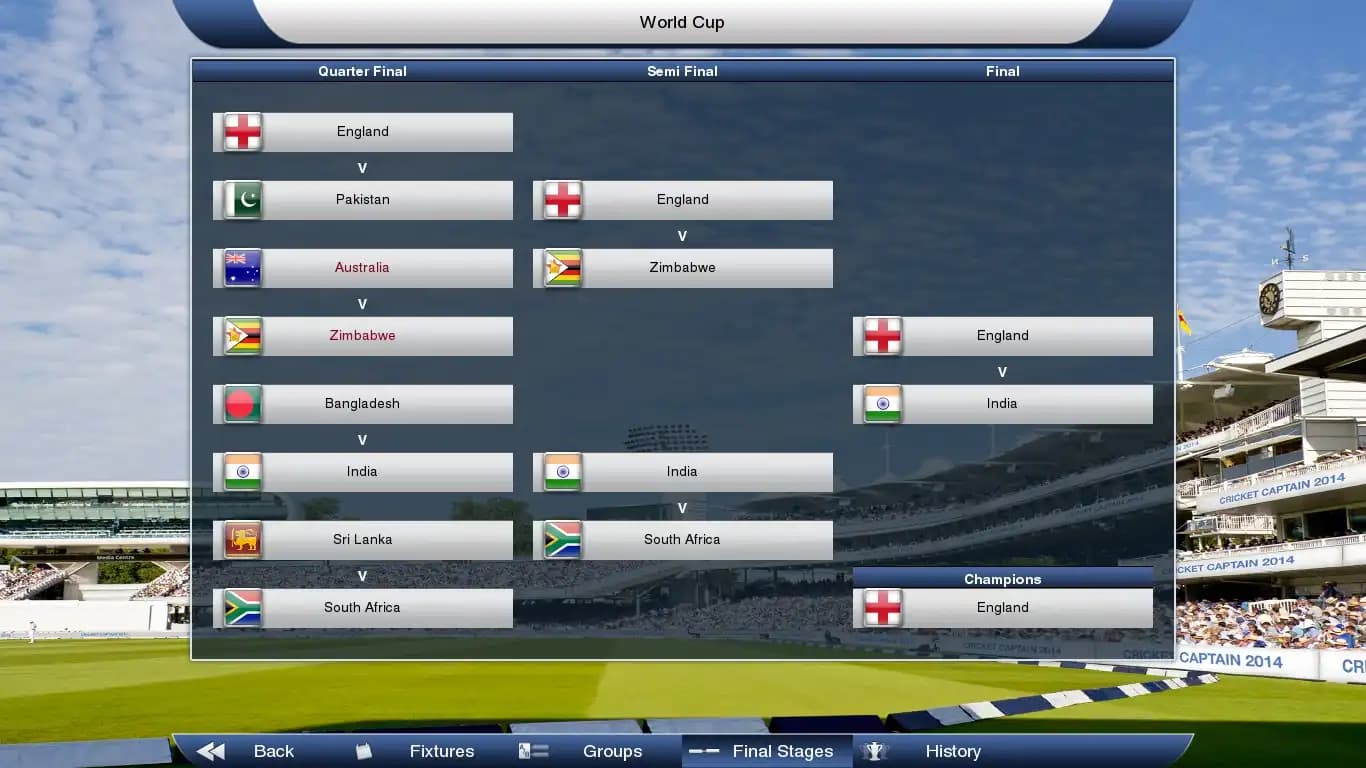The image size is (1366, 768).
Task: Choose India in the Final column
Action: click(x=1002, y=404)
